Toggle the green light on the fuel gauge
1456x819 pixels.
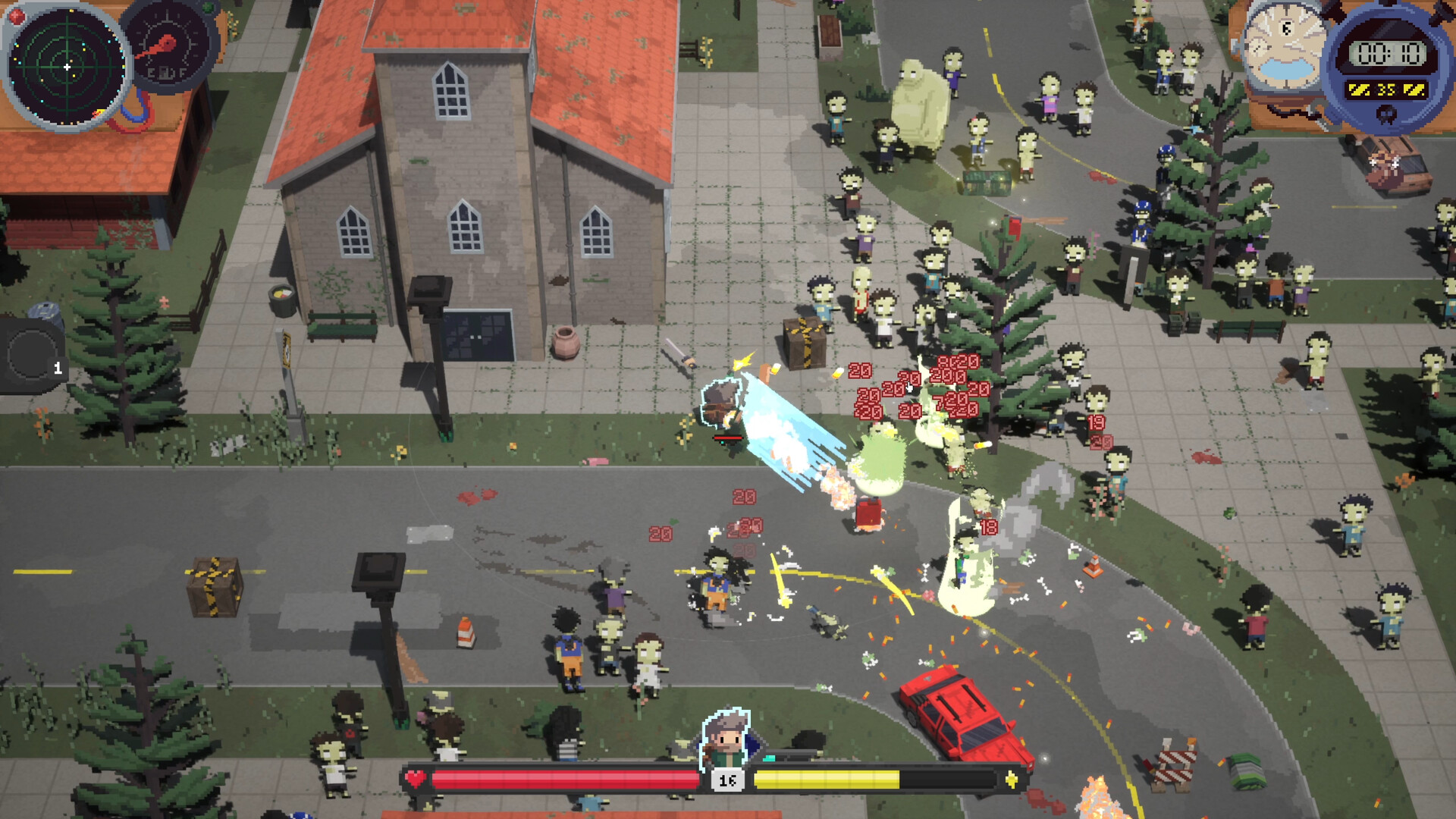click(x=207, y=7)
